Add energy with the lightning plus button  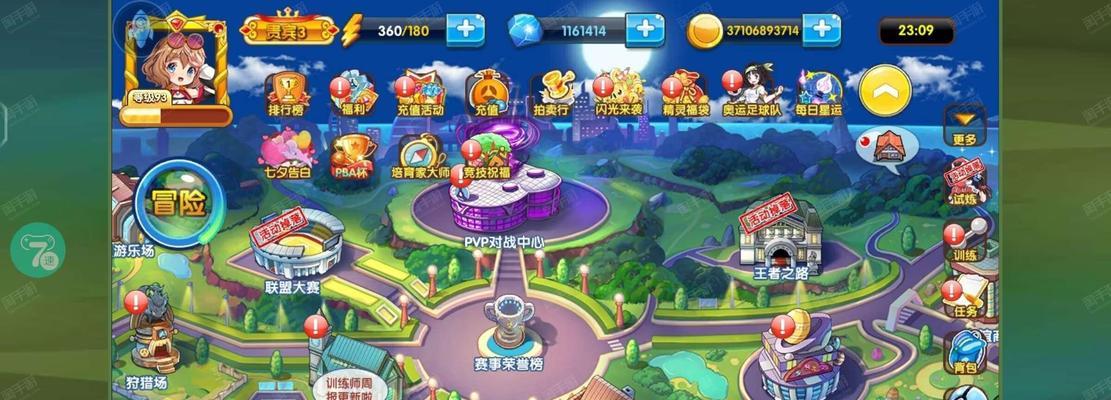[465, 29]
